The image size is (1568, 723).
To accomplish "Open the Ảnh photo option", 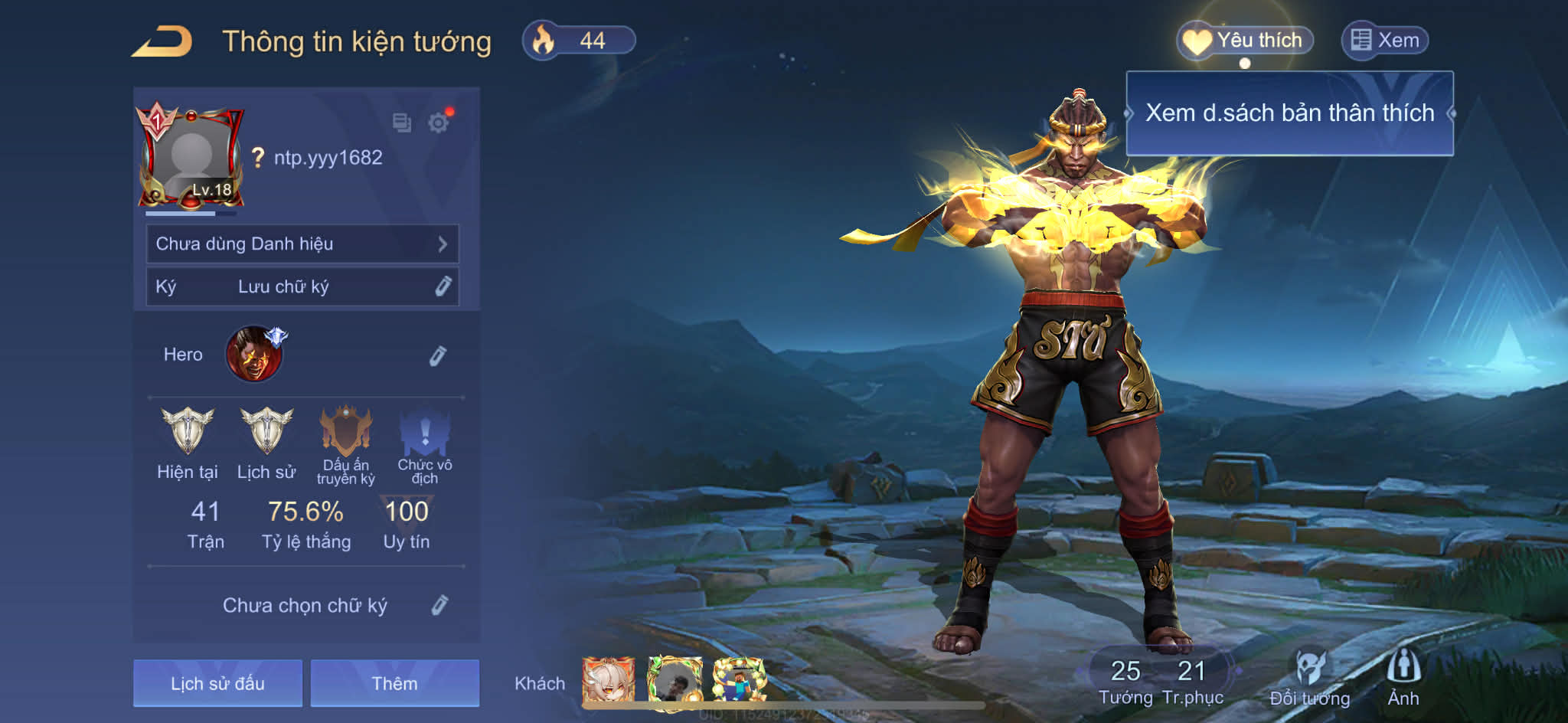I will pos(1403,677).
